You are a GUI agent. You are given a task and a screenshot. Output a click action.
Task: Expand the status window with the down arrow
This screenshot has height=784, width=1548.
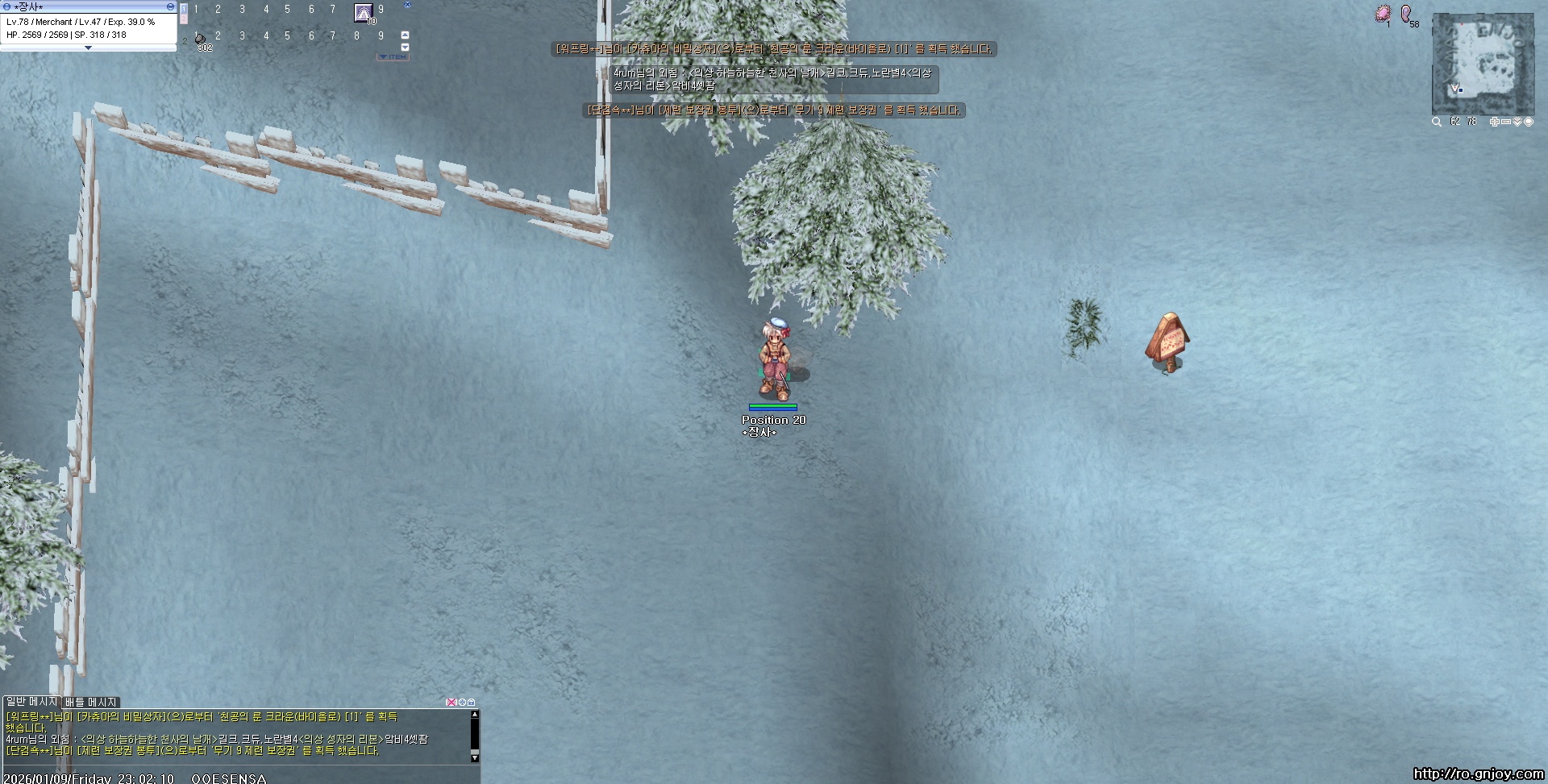click(89, 48)
